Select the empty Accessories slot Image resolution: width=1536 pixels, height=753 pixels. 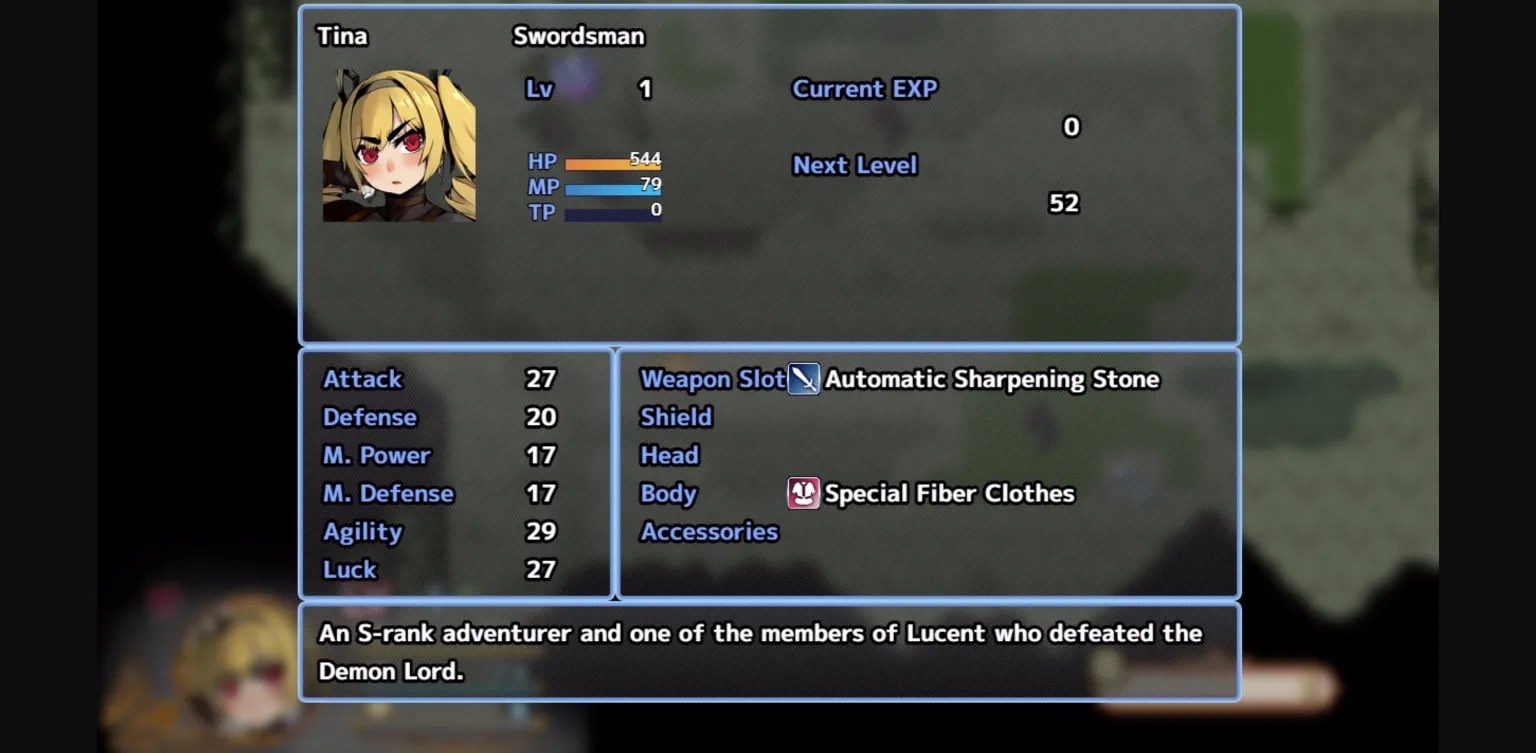[709, 531]
